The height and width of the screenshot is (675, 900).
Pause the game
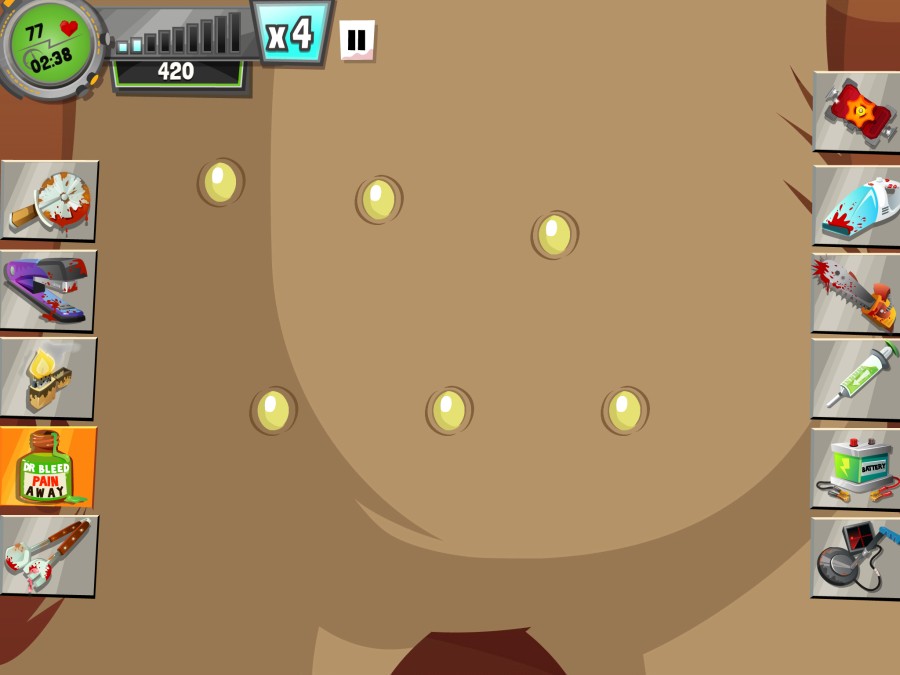point(356,41)
